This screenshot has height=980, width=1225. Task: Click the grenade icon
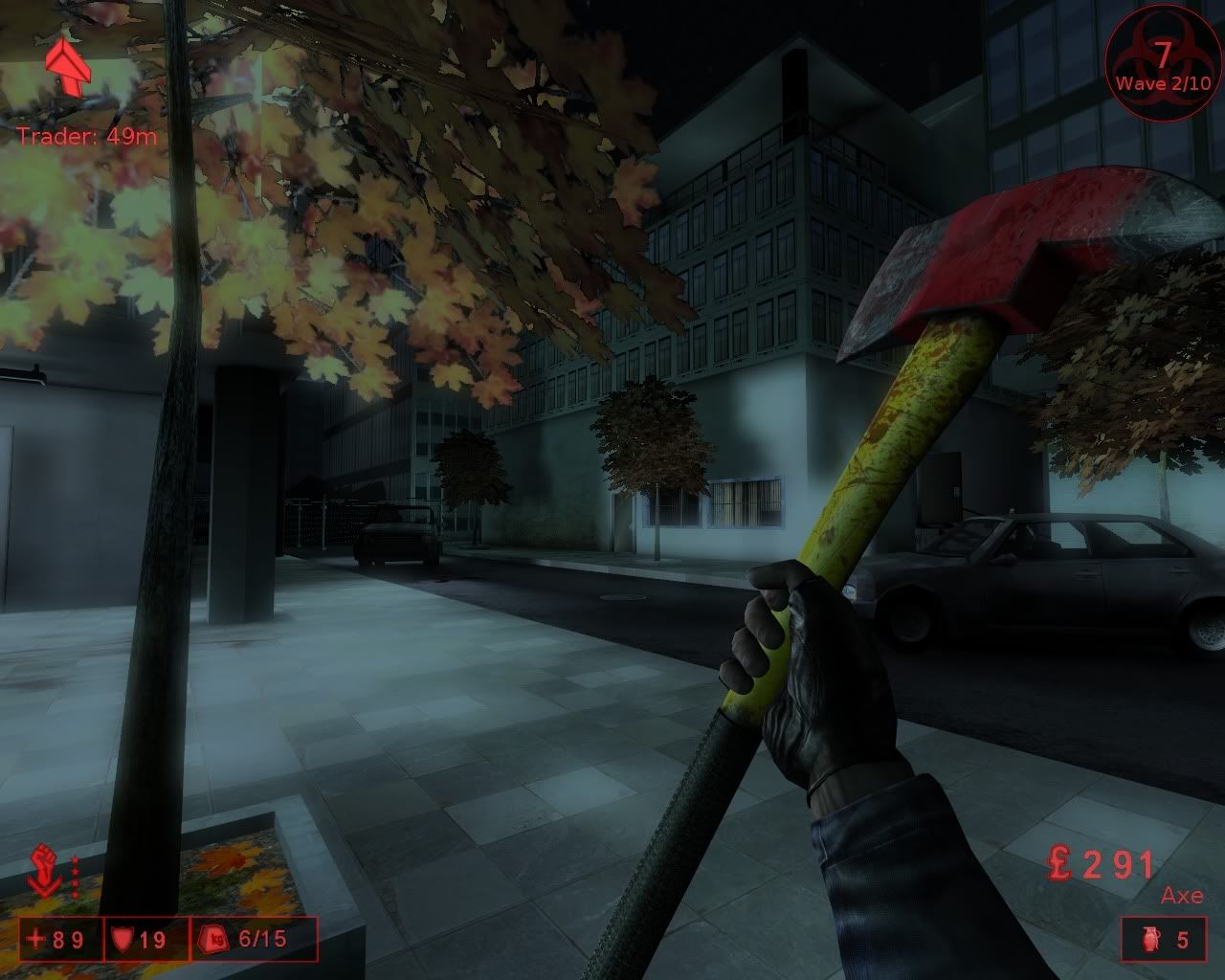(1149, 940)
